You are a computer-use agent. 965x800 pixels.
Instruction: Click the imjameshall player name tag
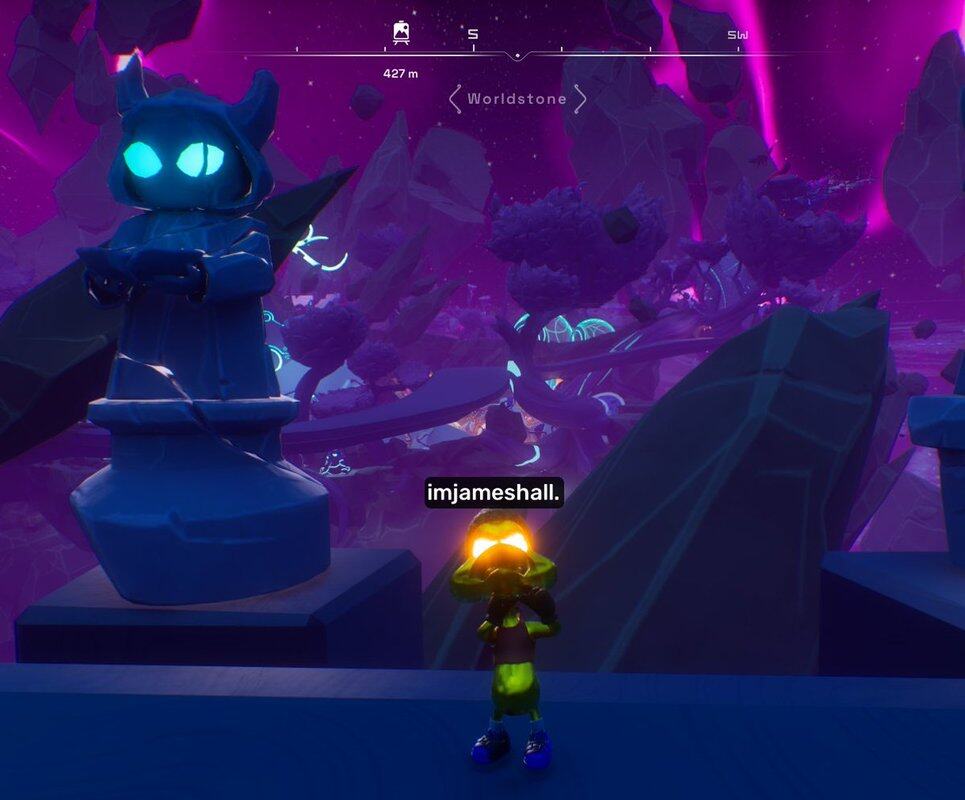pyautogui.click(x=494, y=493)
